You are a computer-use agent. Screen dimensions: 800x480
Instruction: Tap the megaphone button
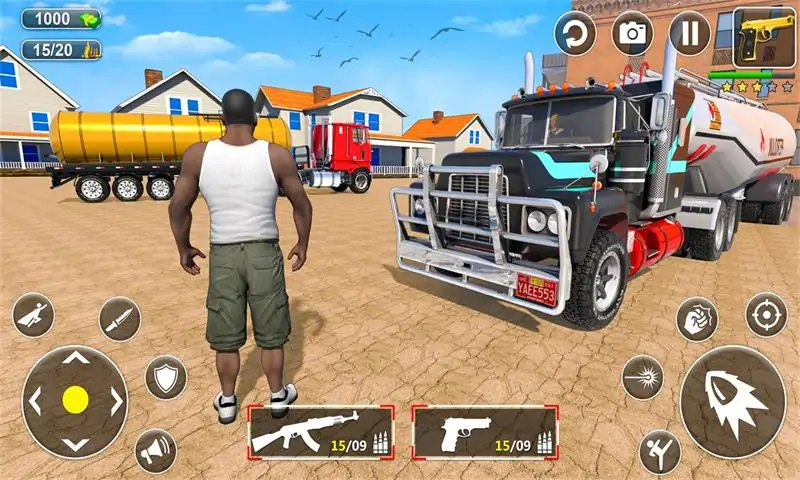(x=155, y=450)
